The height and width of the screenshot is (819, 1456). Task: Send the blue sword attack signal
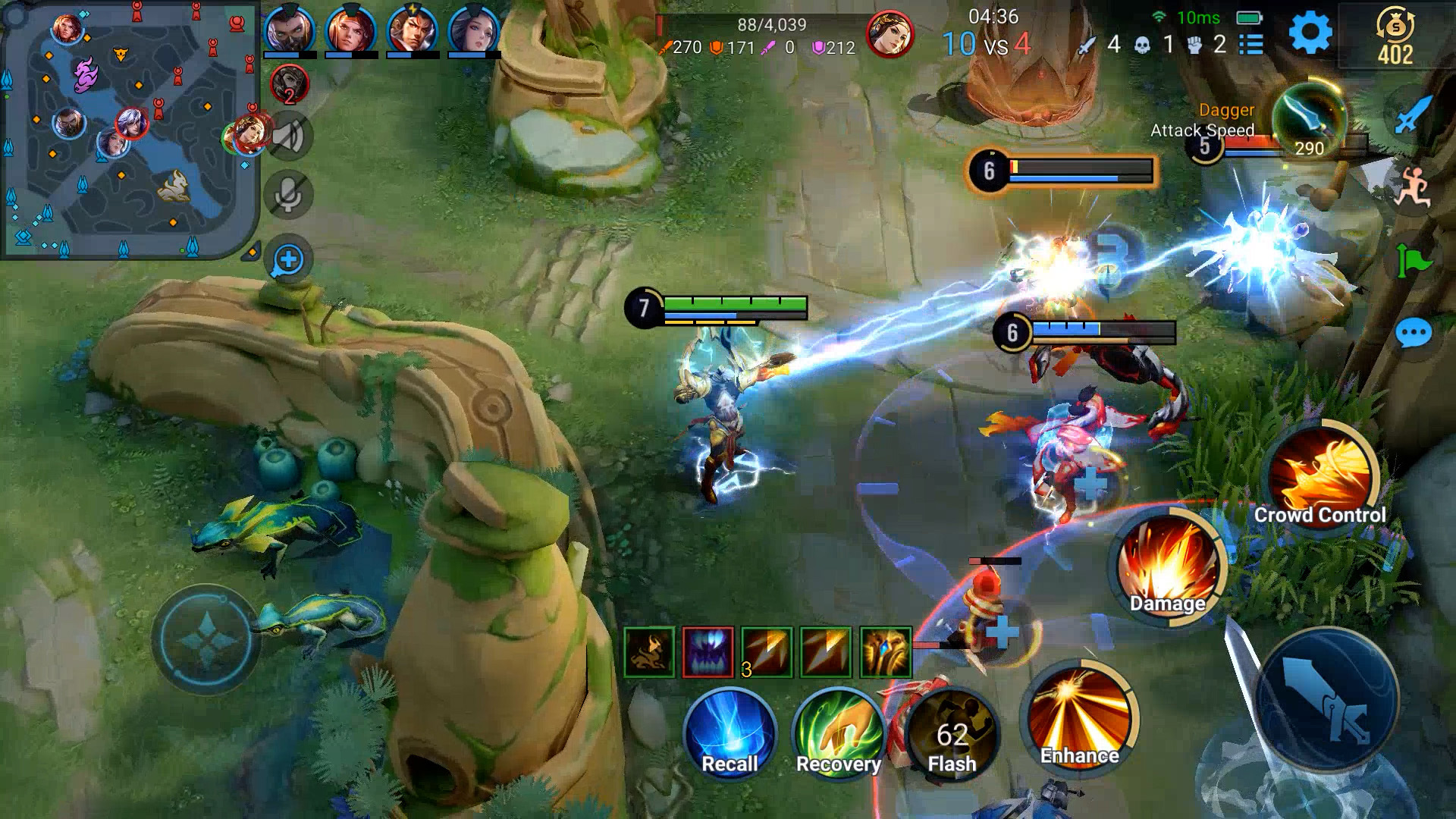click(x=1412, y=115)
